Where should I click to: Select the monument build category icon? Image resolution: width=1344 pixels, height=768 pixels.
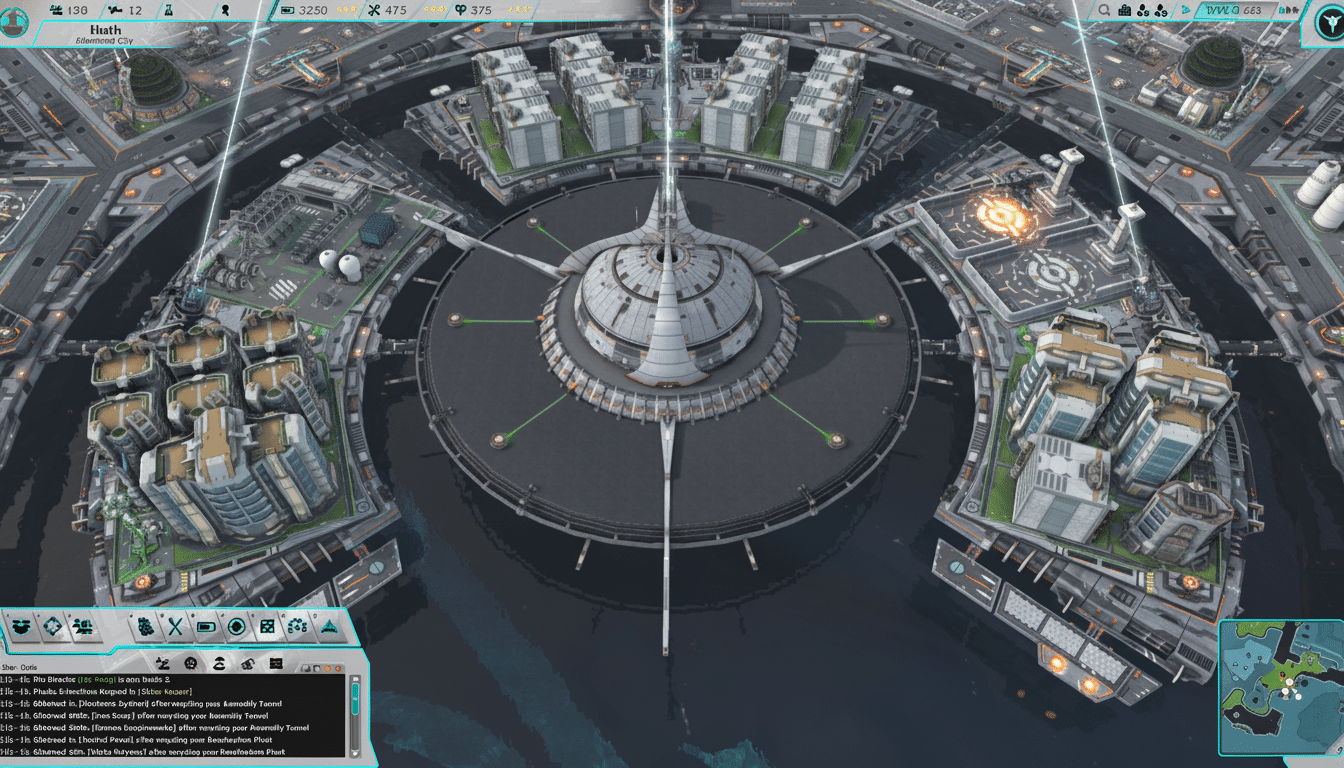coord(329,627)
